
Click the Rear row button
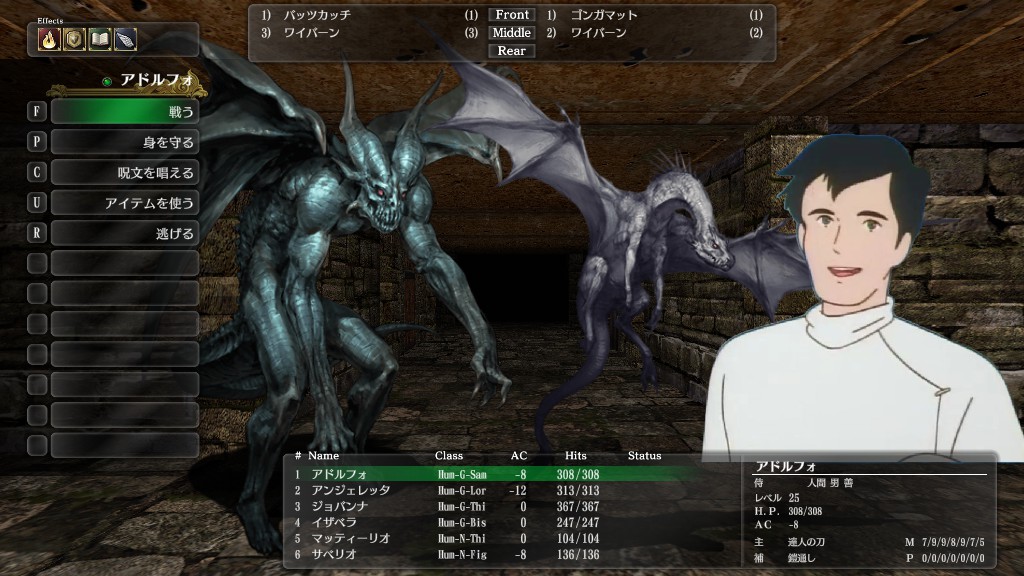(512, 51)
